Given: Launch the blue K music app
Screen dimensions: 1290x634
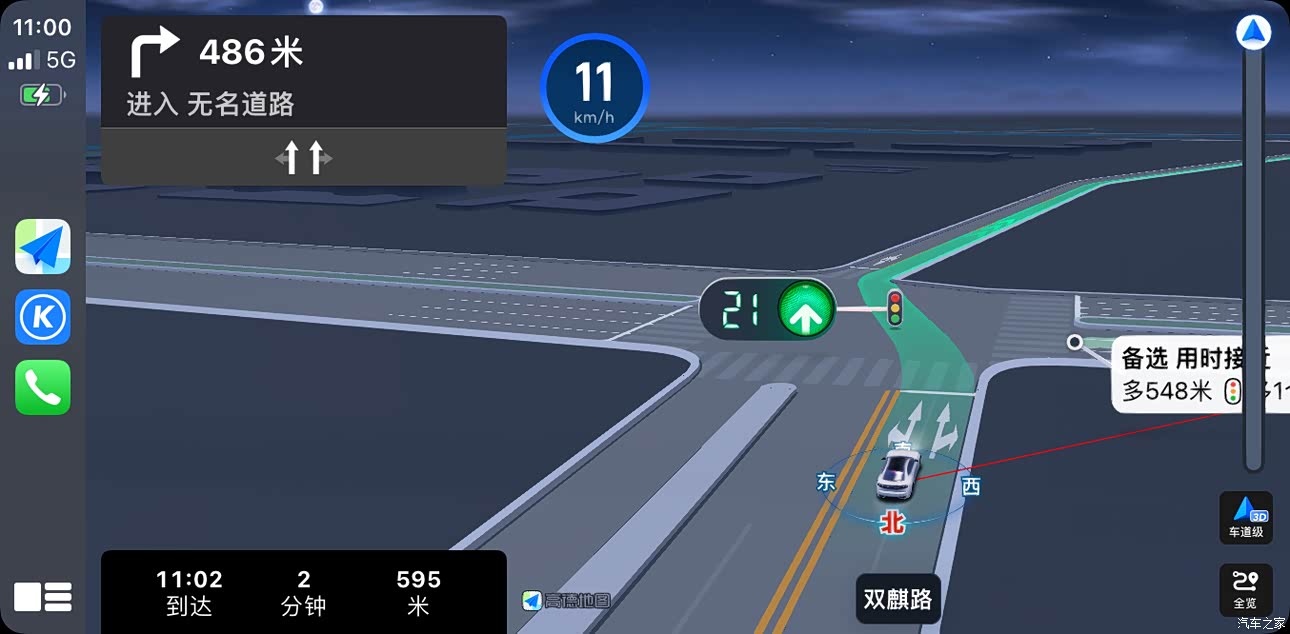Looking at the screenshot, I should tap(43, 317).
